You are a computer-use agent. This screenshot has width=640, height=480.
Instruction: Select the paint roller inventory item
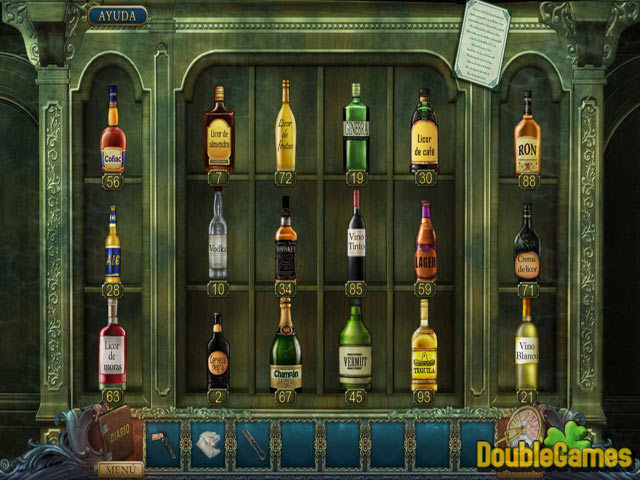(x=165, y=443)
